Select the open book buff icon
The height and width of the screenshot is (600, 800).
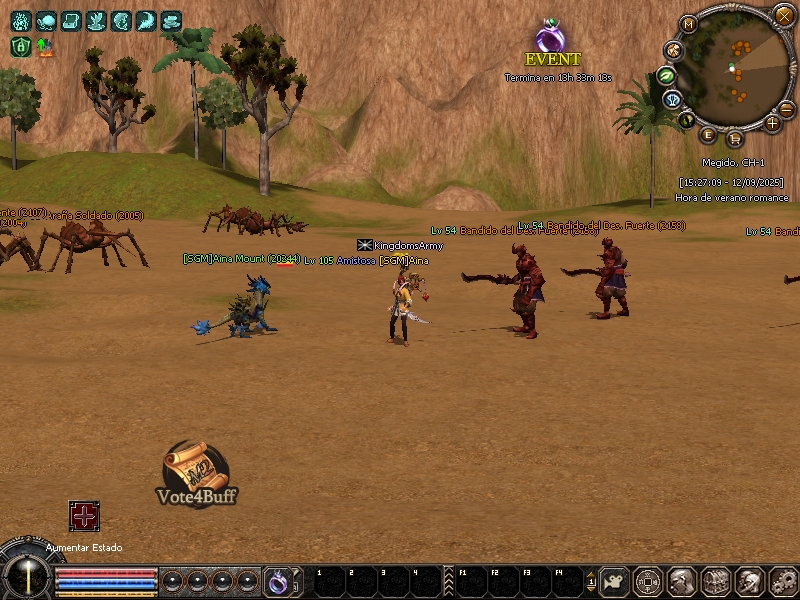[x=71, y=21]
